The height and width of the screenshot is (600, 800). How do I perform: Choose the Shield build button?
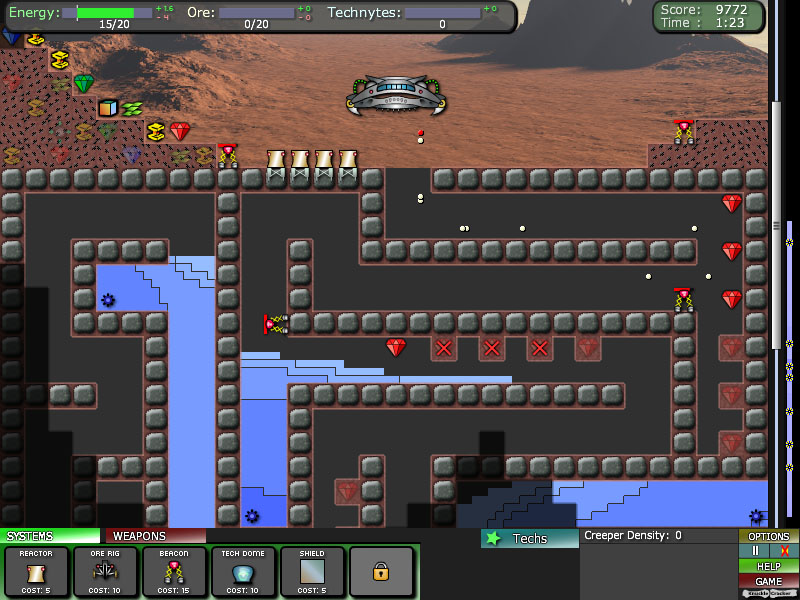312,572
